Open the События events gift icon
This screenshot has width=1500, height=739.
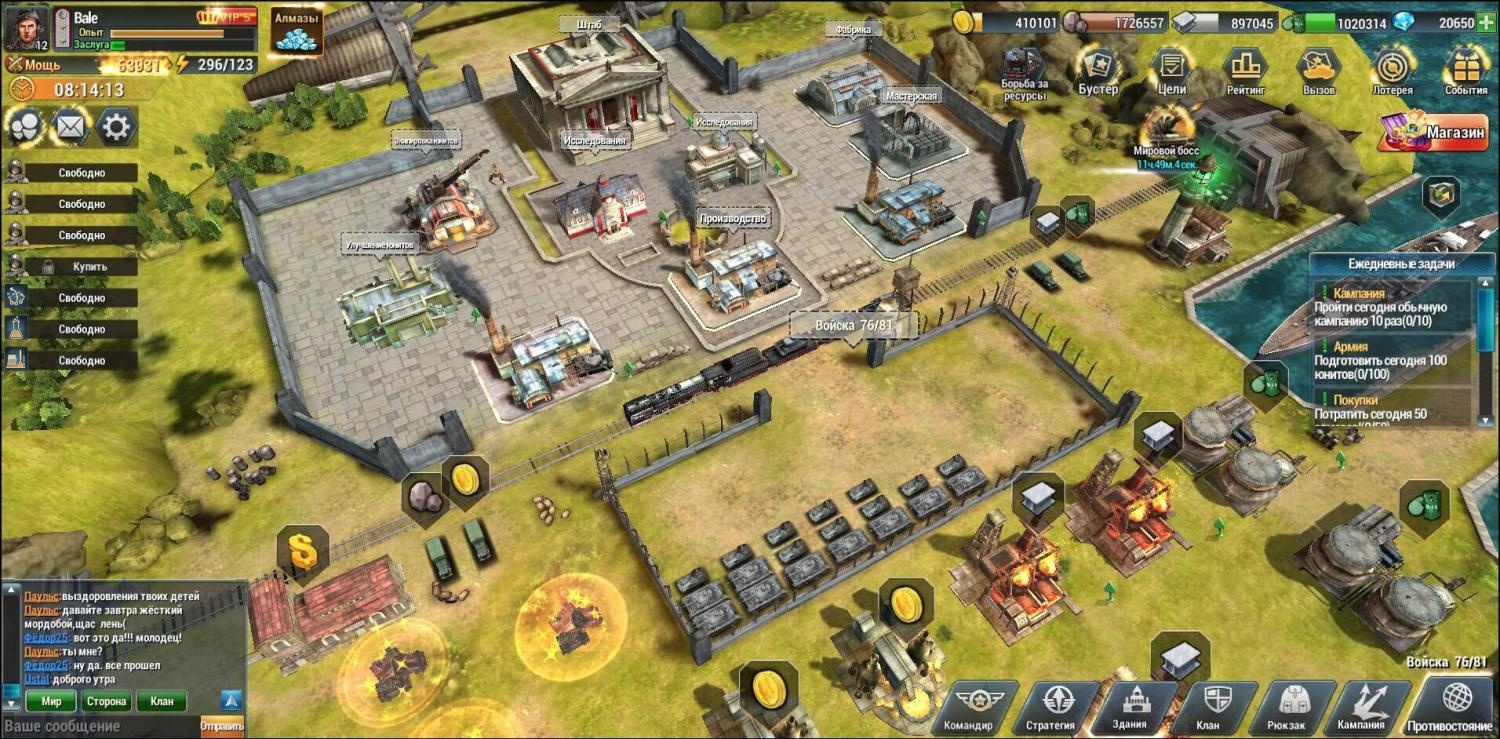click(x=1466, y=69)
